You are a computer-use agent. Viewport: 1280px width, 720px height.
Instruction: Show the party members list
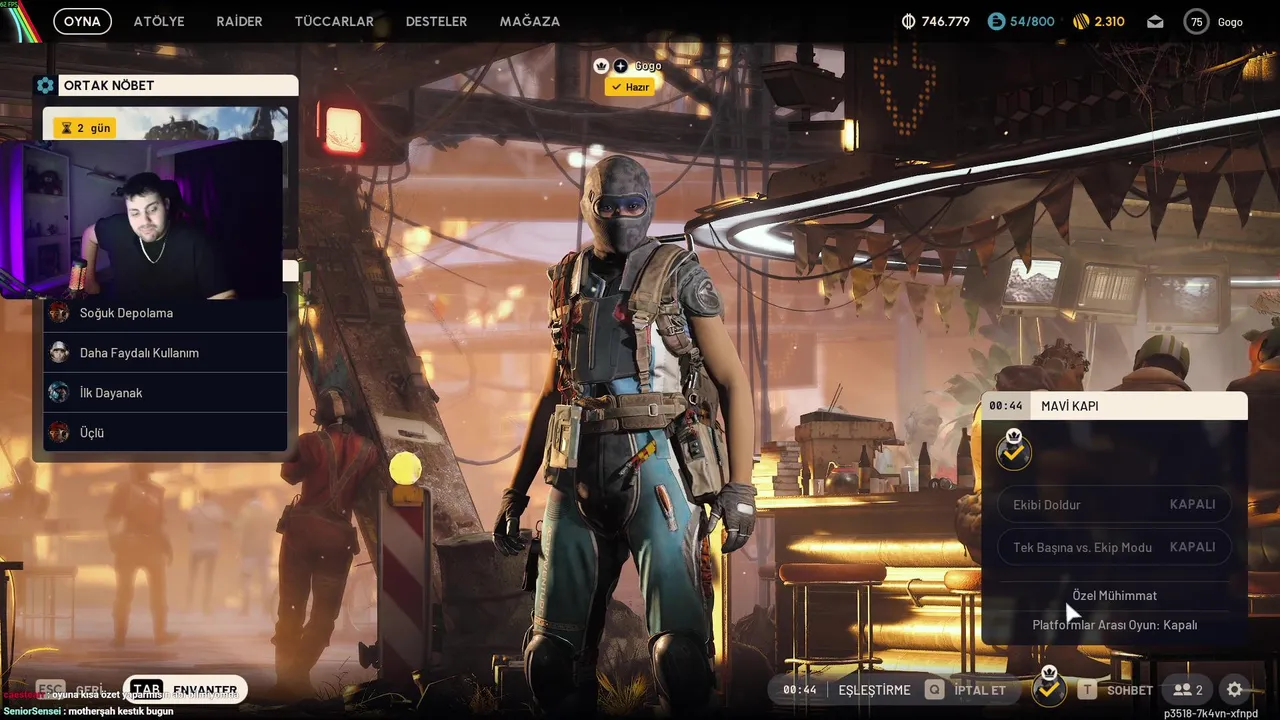click(1188, 690)
